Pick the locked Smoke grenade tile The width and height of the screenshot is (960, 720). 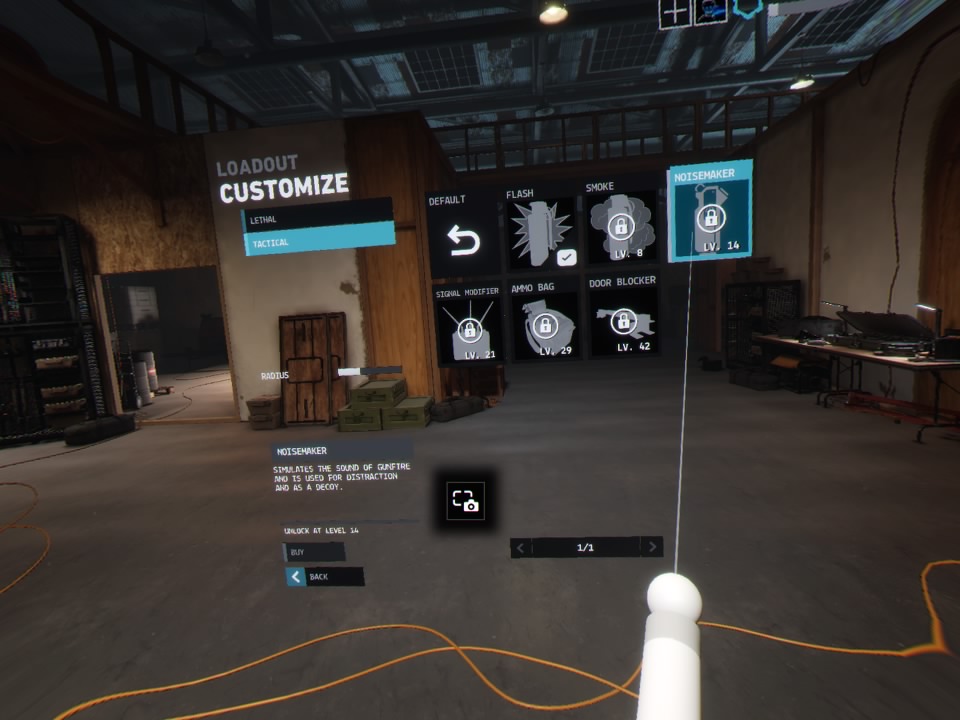click(x=621, y=230)
